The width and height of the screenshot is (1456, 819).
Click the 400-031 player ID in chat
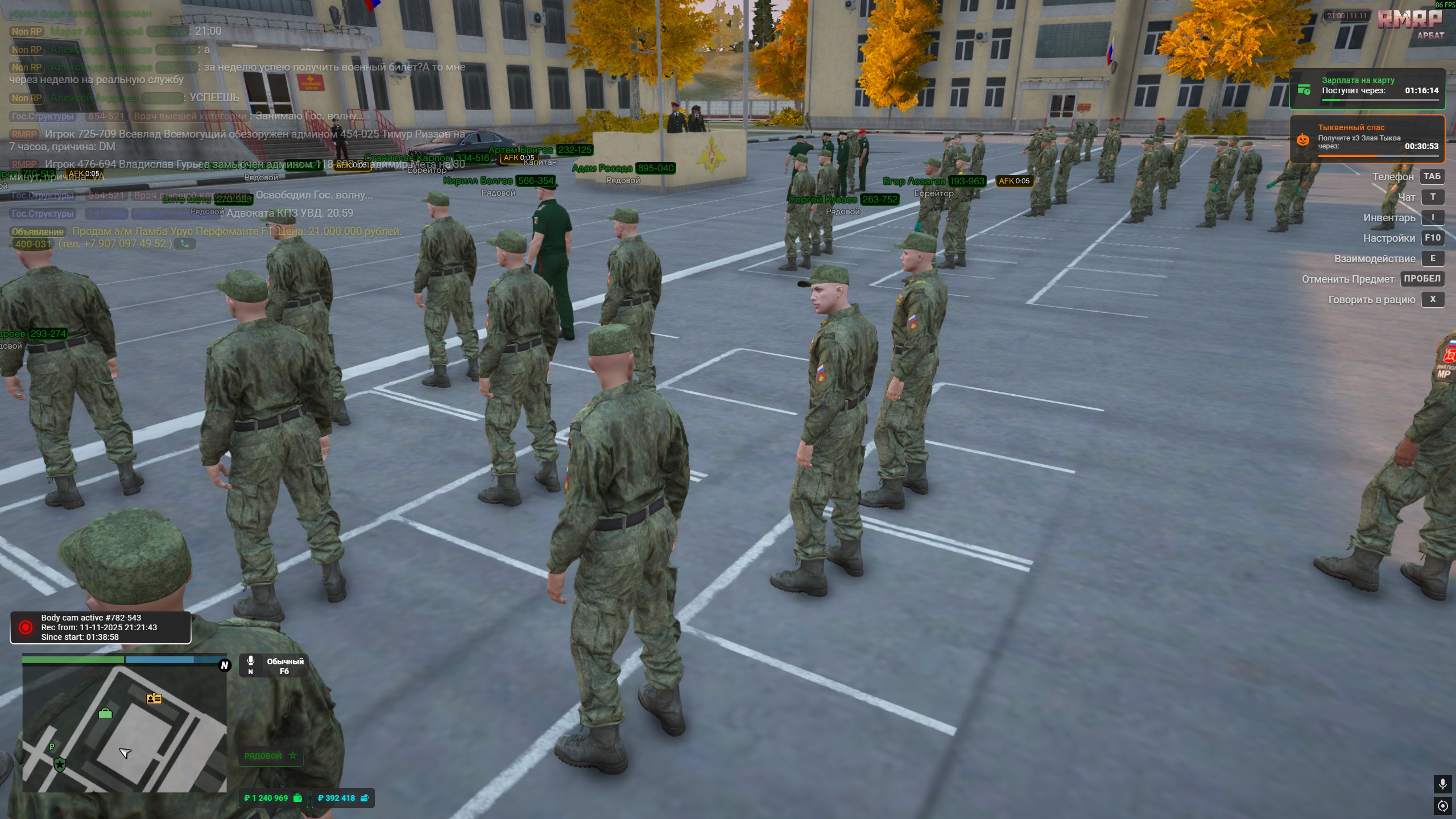(33, 244)
